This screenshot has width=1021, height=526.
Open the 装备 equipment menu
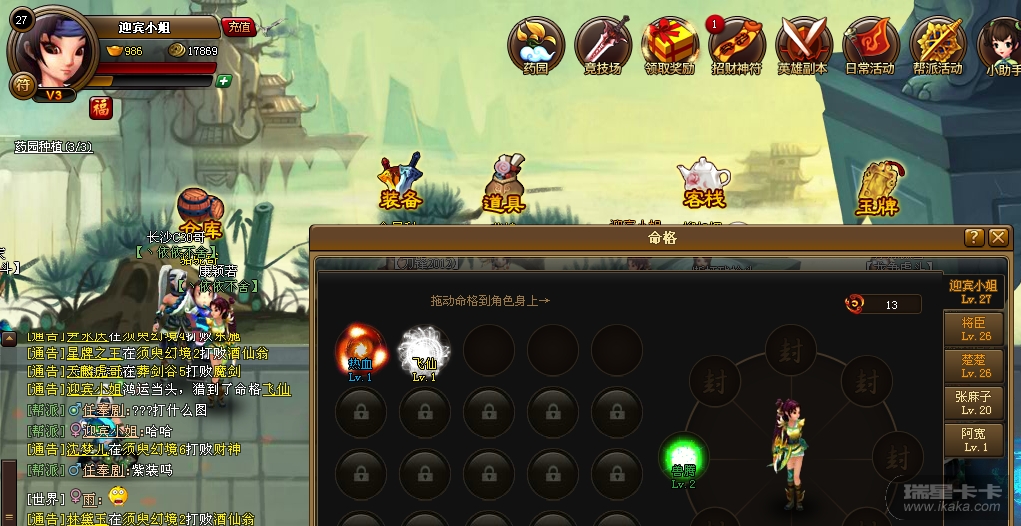(402, 185)
